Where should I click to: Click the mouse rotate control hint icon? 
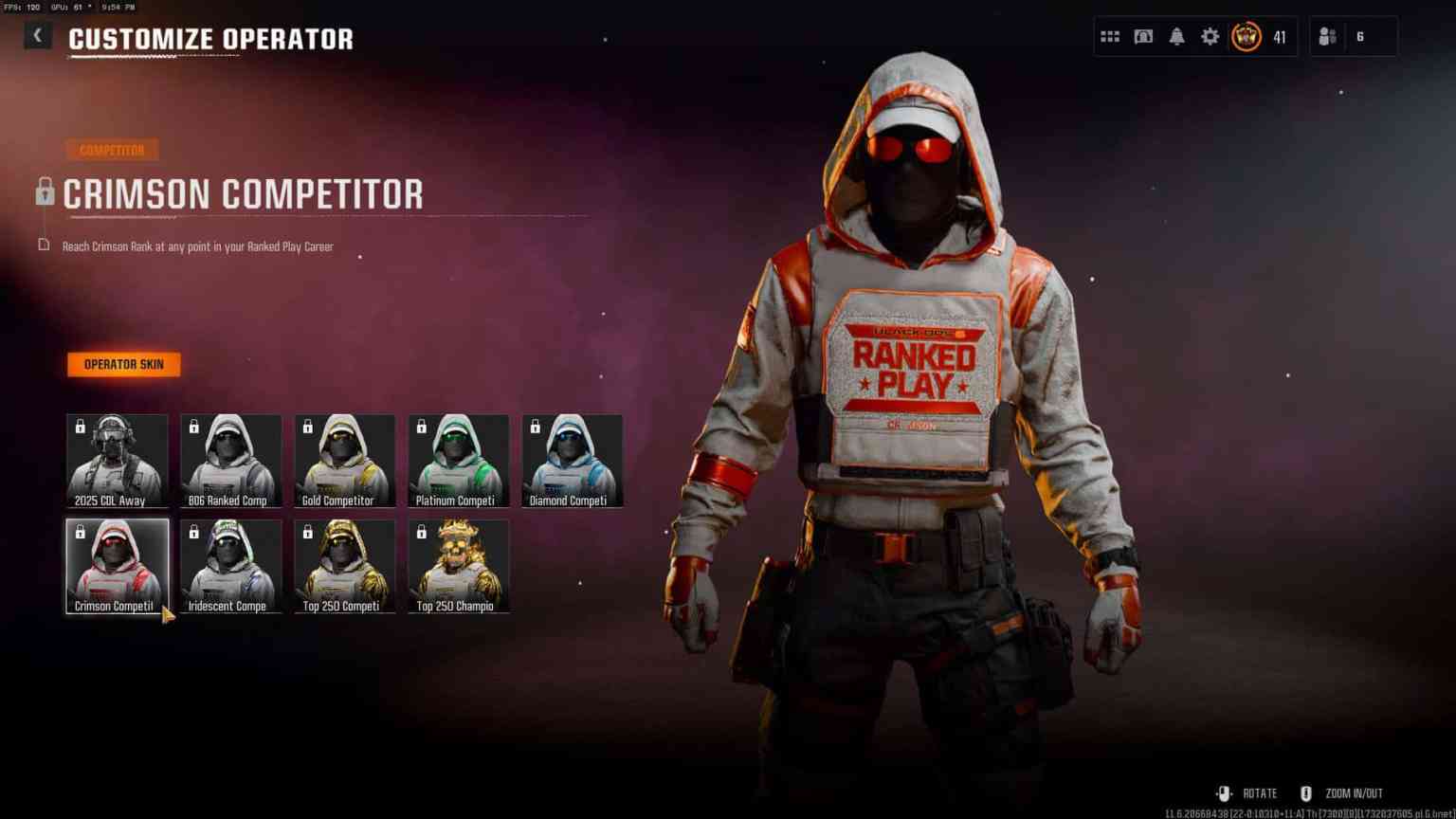tap(1223, 793)
